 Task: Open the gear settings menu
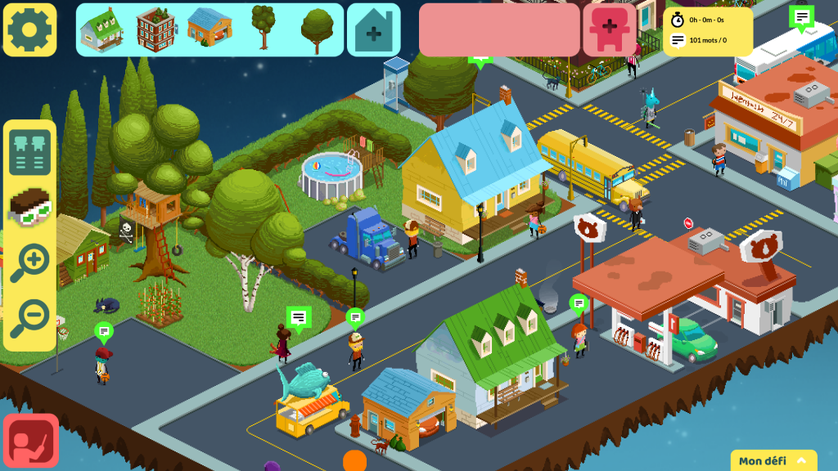pyautogui.click(x=29, y=30)
